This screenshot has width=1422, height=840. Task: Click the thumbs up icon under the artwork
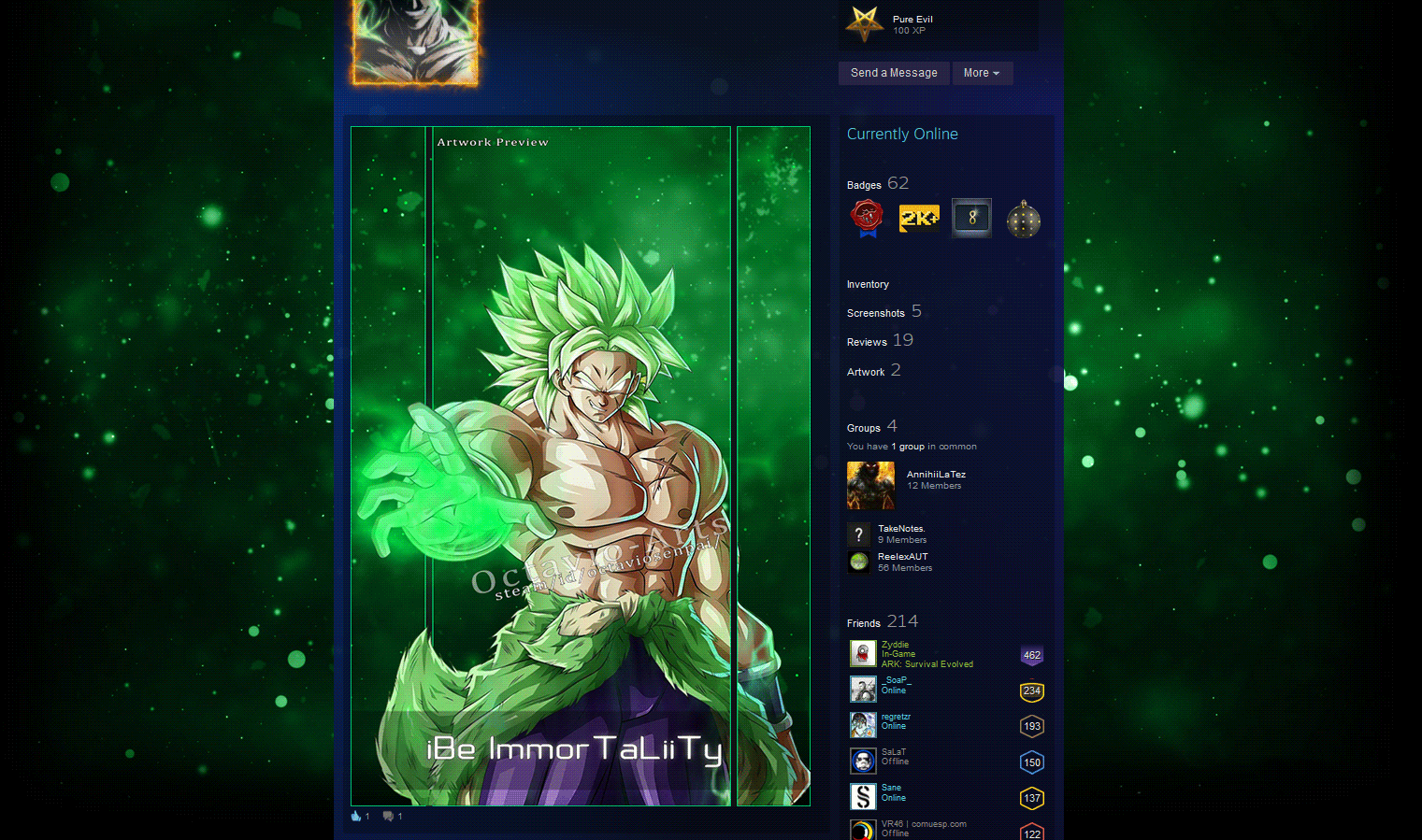pyautogui.click(x=354, y=815)
